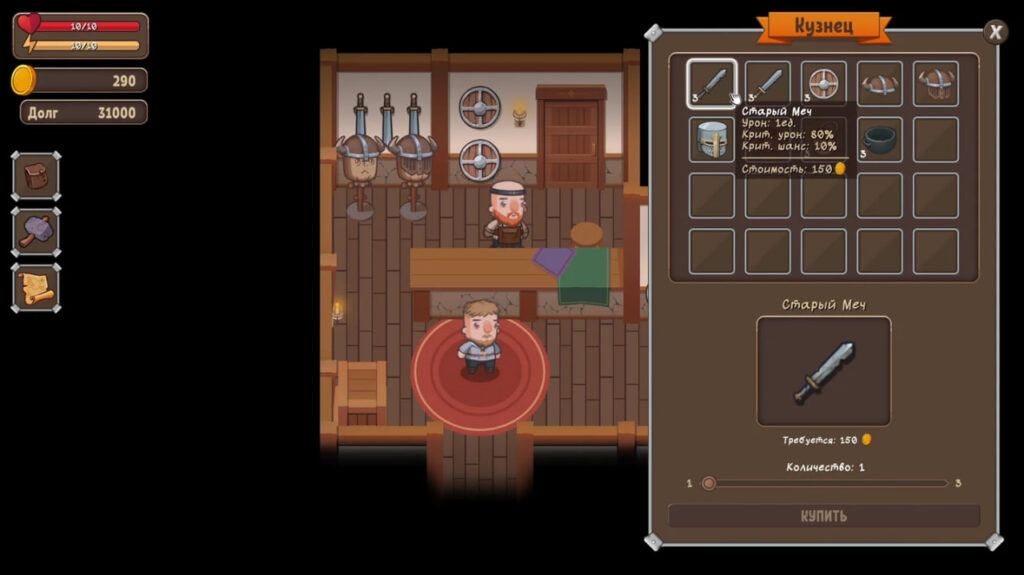Click the Купить button
1024x575 pixels.
click(823, 516)
